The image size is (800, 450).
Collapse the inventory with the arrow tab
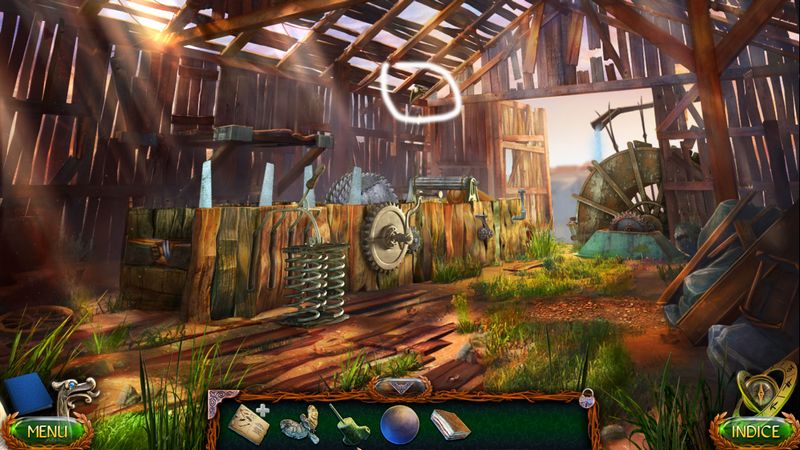point(399,386)
